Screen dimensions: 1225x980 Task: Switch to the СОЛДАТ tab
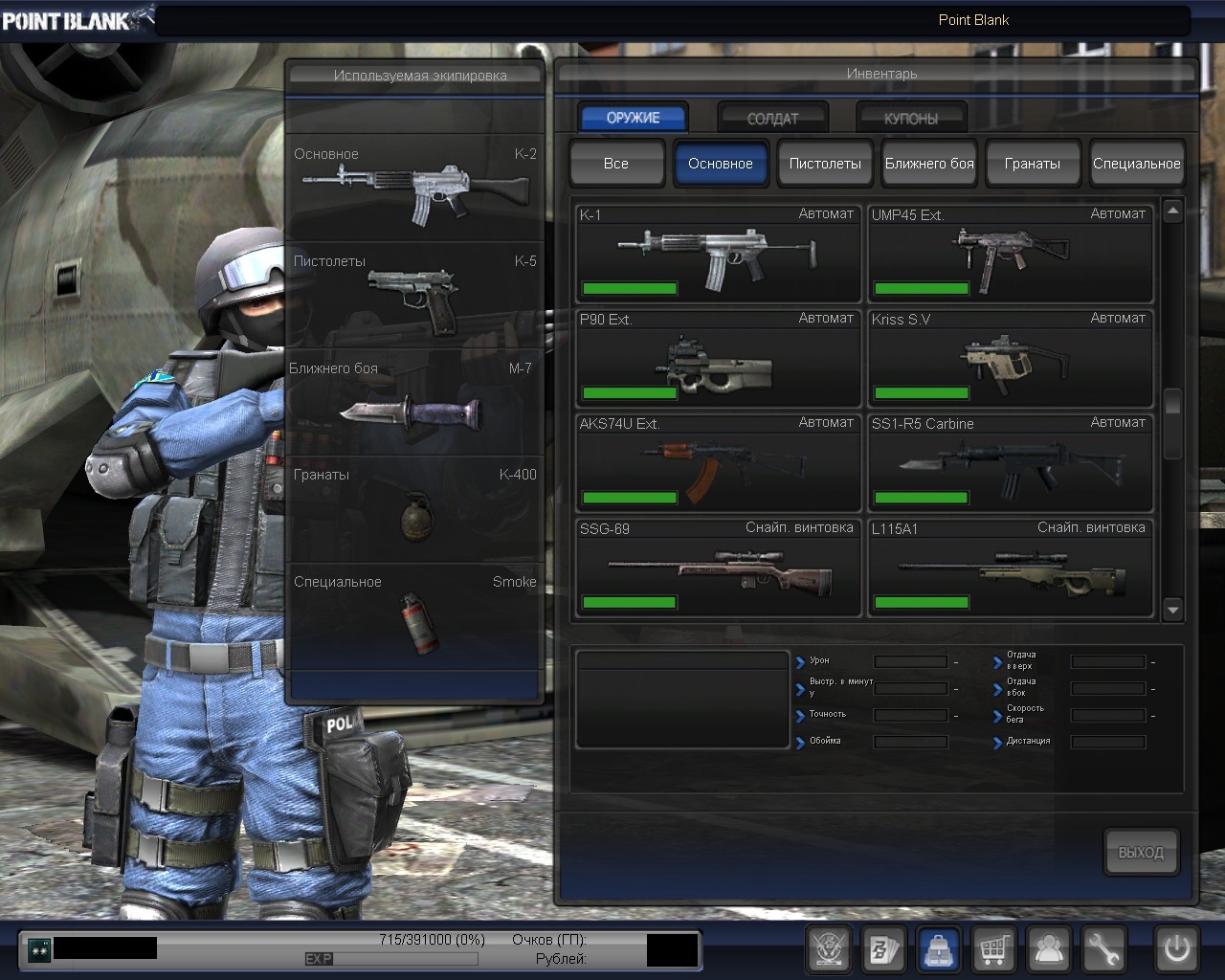[772, 119]
